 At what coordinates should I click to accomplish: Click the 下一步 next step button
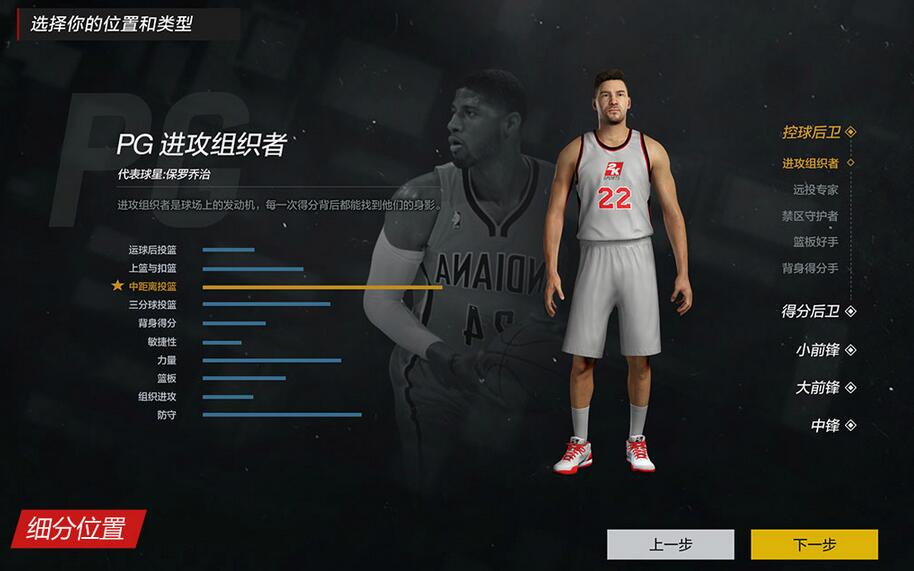[814, 545]
